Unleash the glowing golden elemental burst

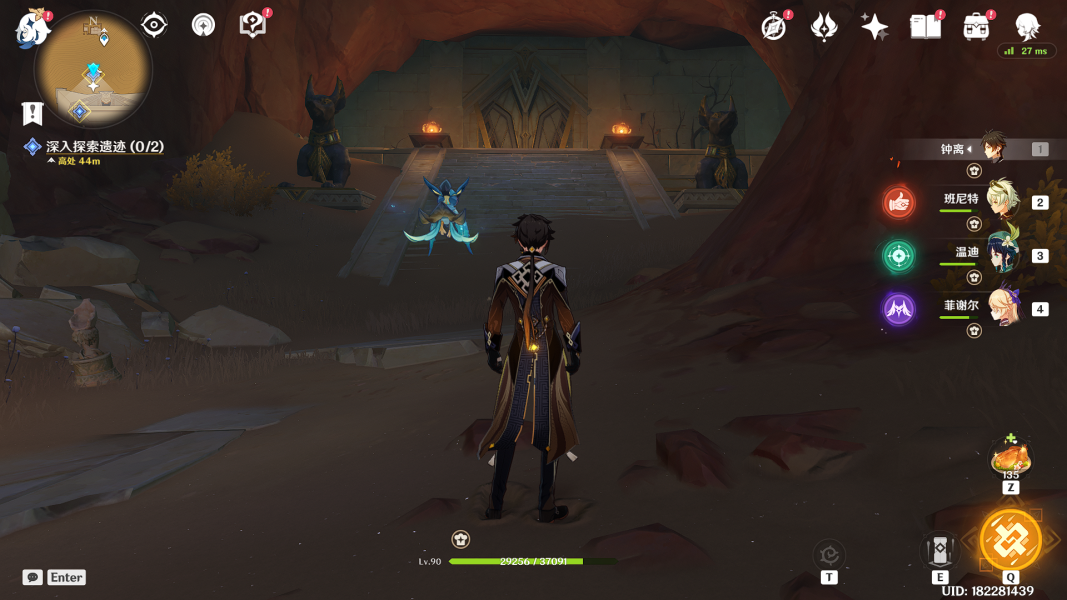[1010, 540]
